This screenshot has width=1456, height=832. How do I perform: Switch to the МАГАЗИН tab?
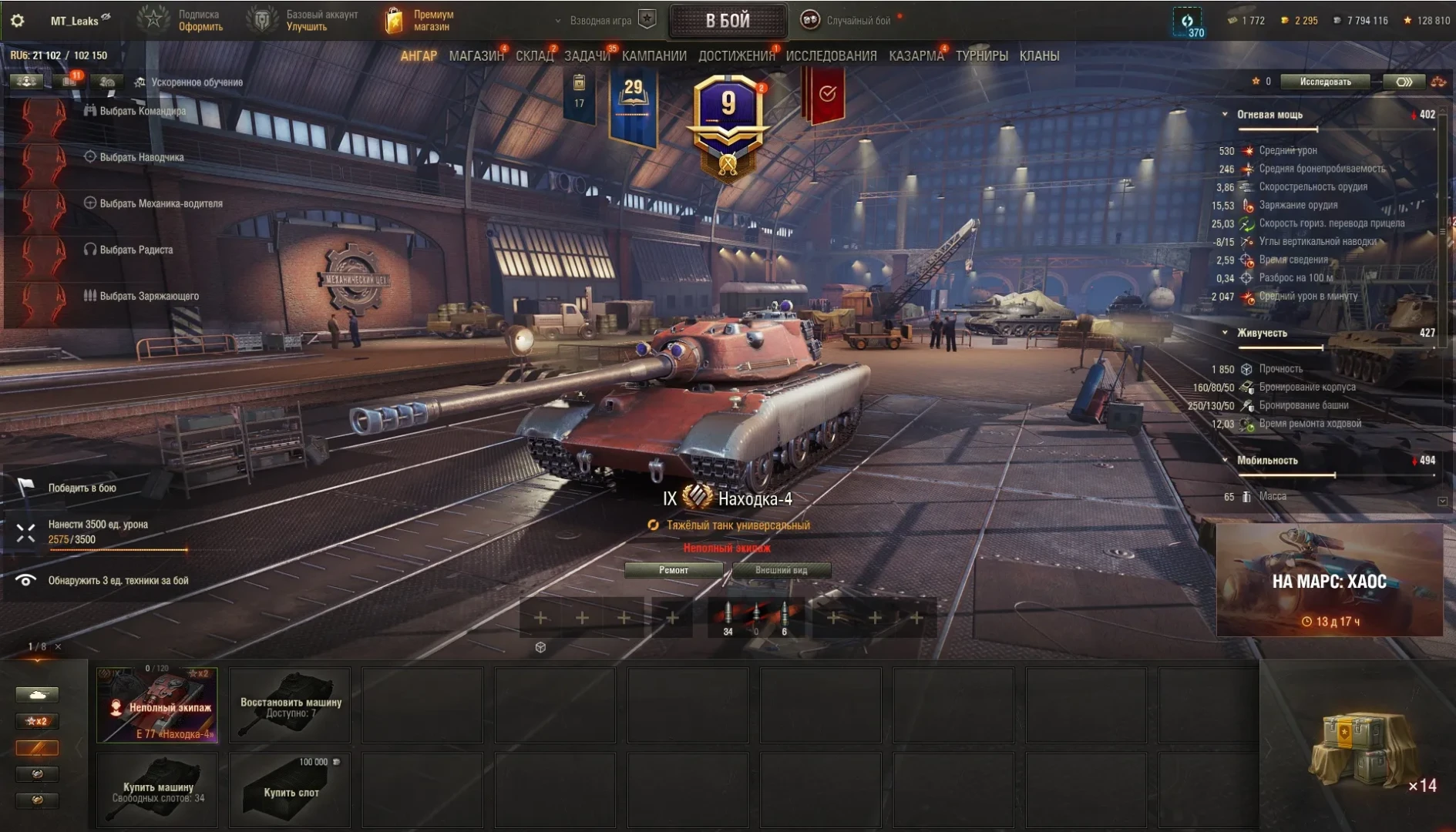tap(476, 56)
